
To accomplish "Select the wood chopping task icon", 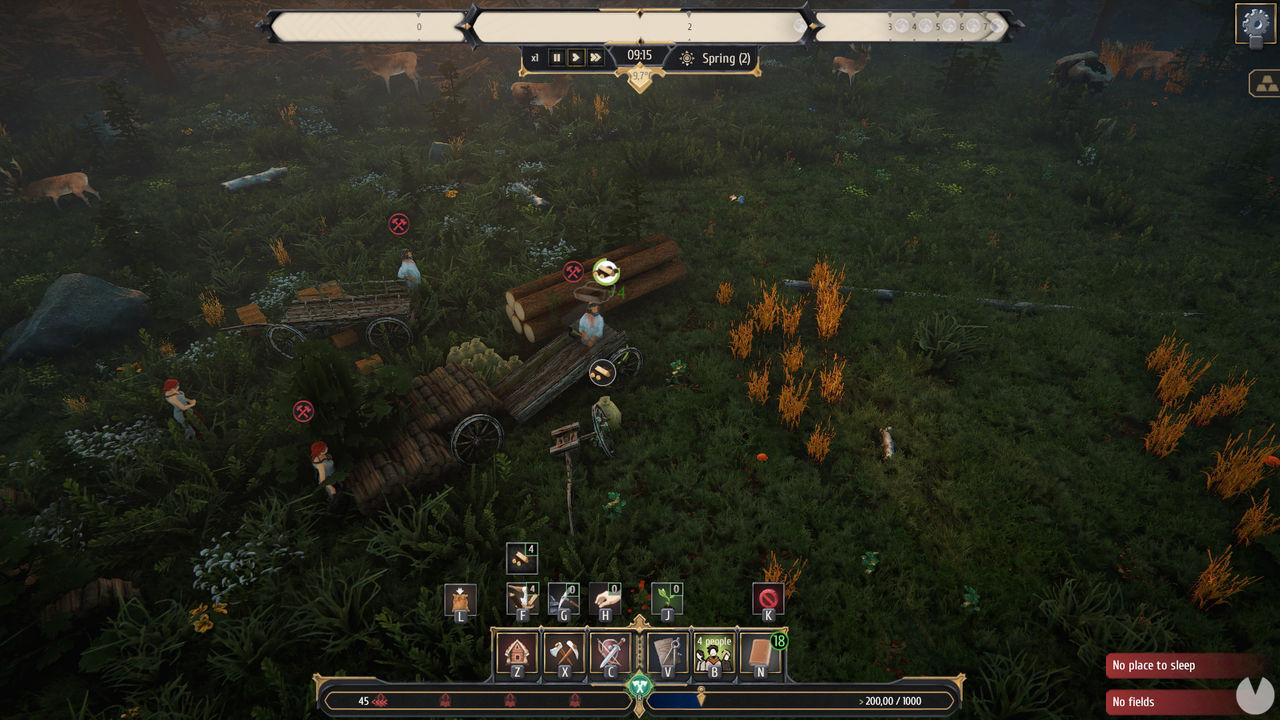I will tap(522, 599).
